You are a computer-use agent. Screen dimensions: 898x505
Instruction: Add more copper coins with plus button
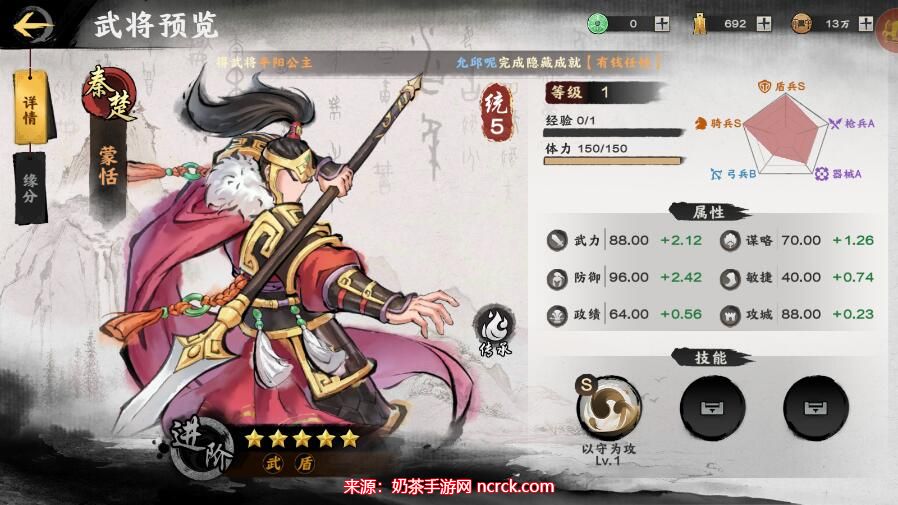click(x=865, y=23)
